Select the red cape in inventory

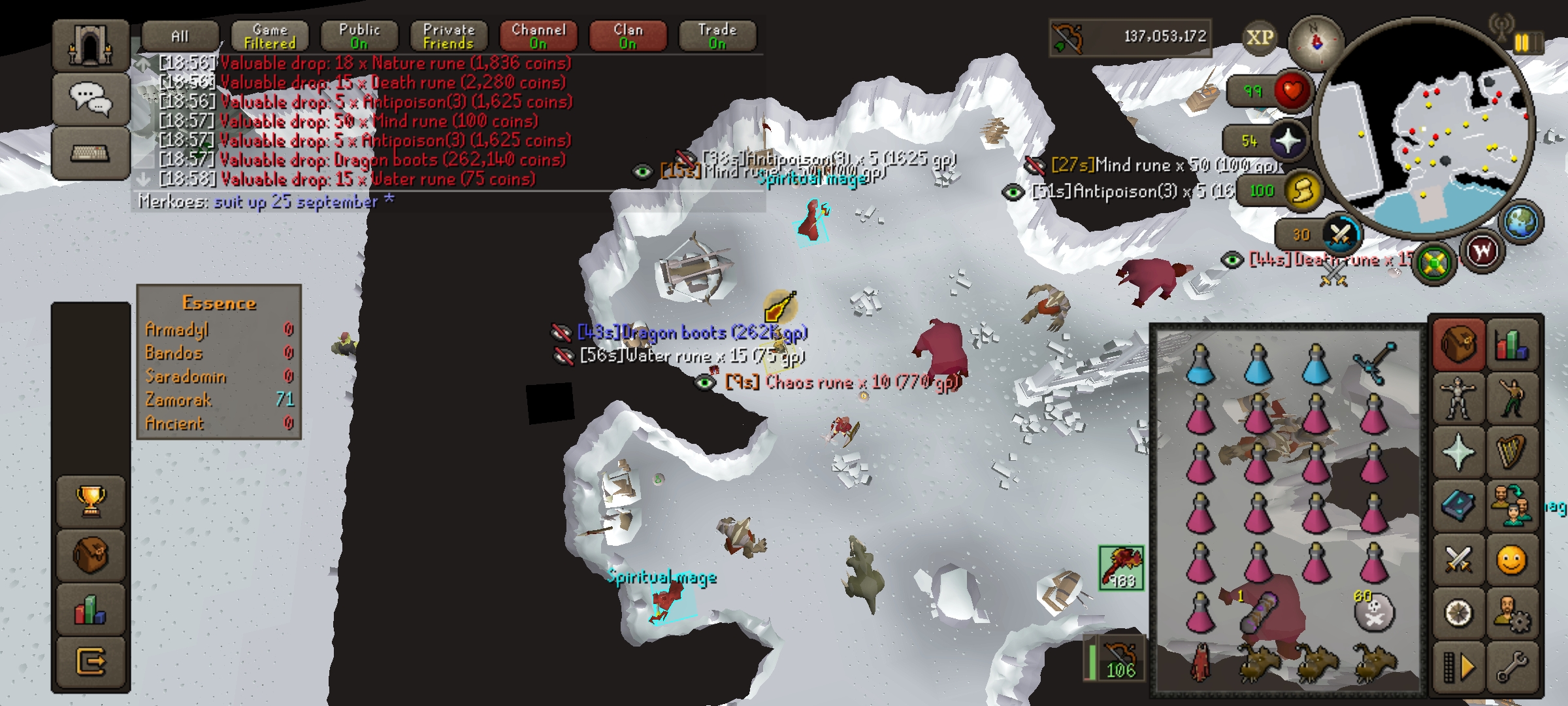pyautogui.click(x=1201, y=662)
